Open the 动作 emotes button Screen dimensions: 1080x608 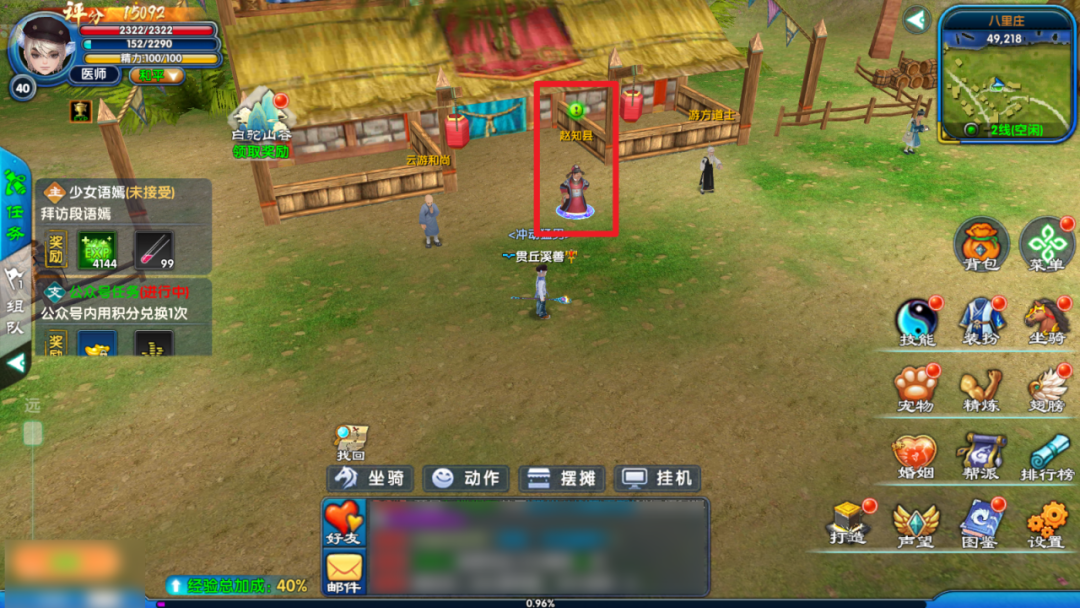click(466, 478)
